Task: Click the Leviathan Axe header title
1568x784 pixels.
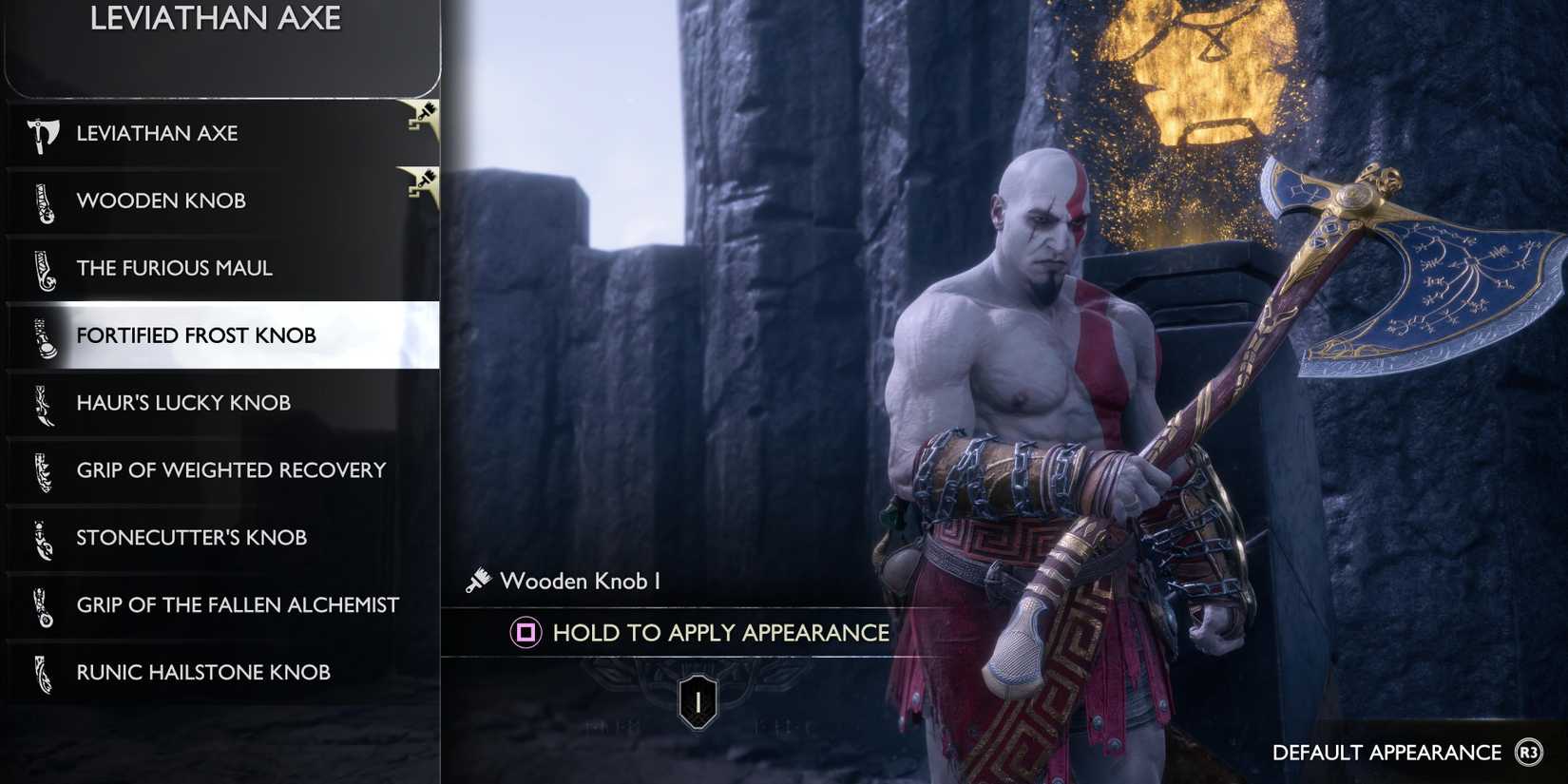Action: point(216,17)
